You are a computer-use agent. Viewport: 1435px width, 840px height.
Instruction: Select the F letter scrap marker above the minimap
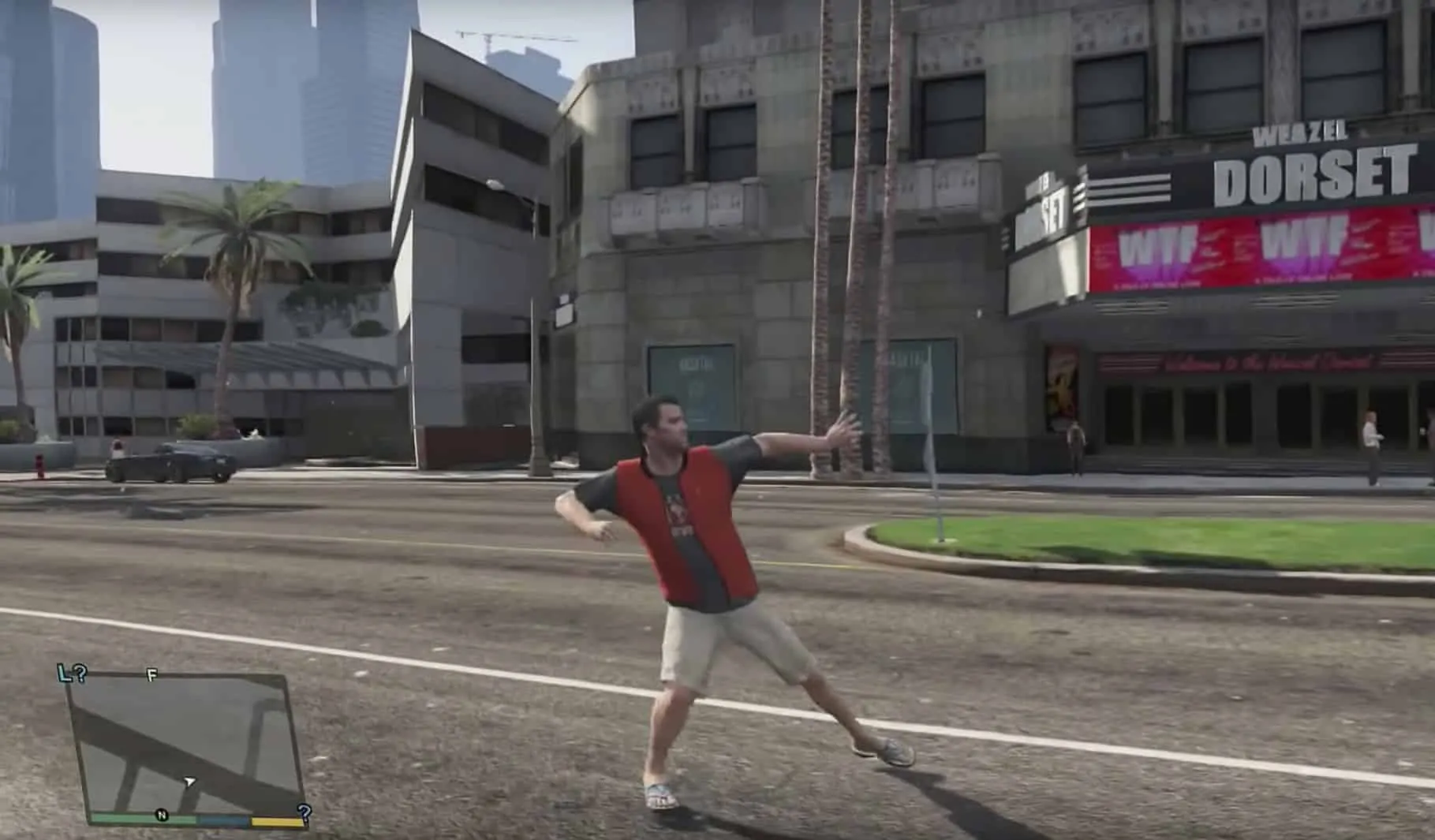pyautogui.click(x=150, y=676)
